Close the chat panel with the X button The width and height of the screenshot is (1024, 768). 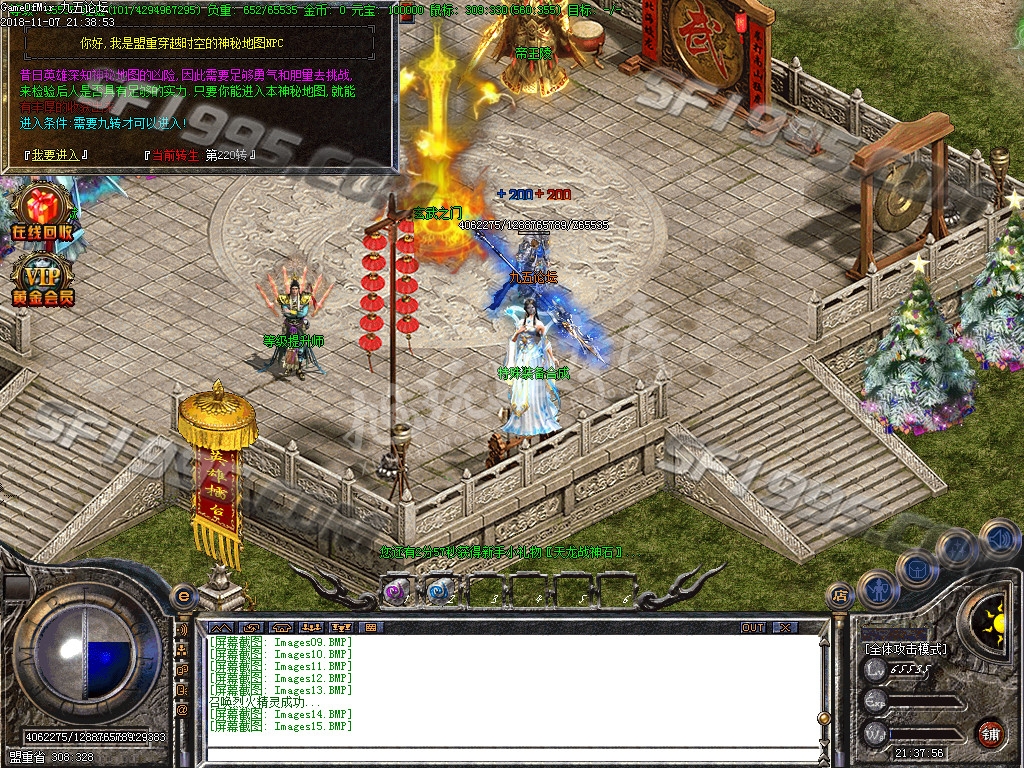pyautogui.click(x=785, y=627)
